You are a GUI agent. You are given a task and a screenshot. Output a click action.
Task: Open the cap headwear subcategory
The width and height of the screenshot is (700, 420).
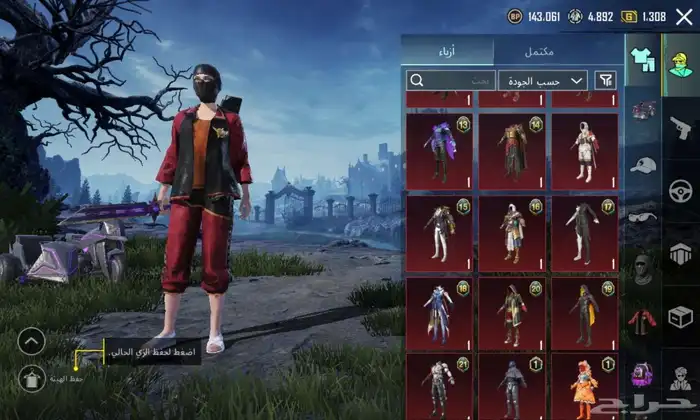642,165
